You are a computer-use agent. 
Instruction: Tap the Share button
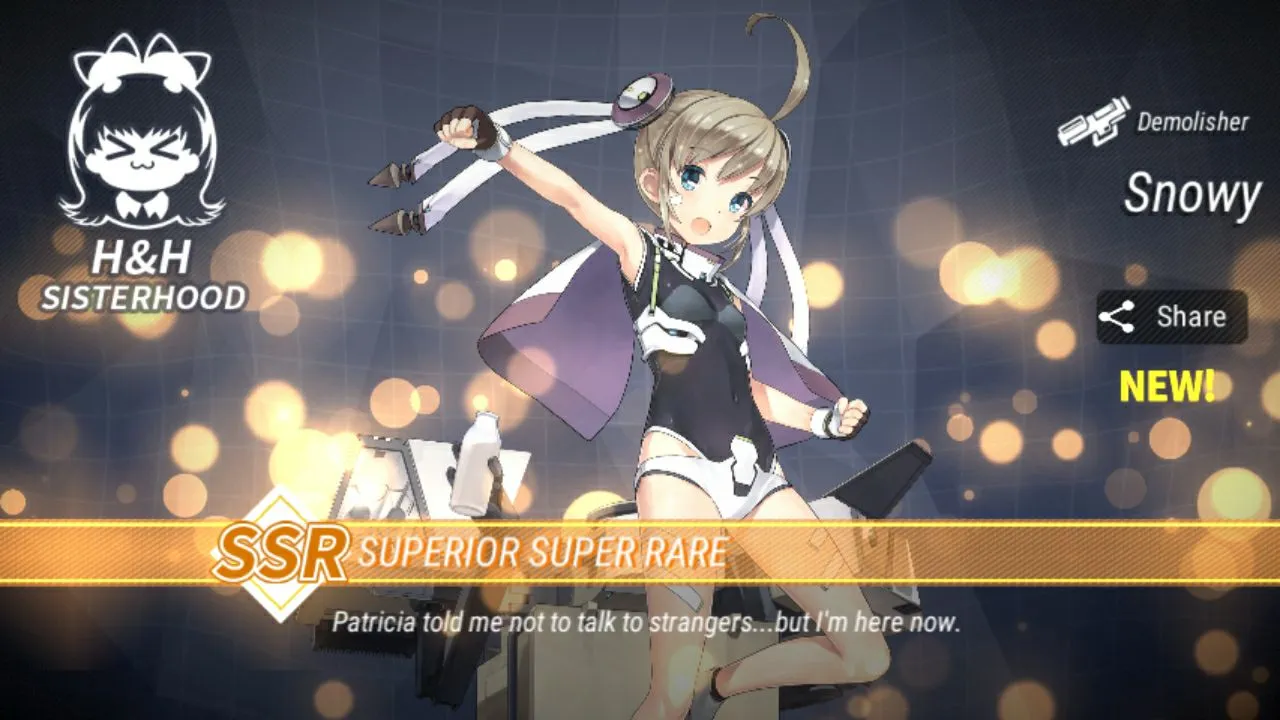1171,317
